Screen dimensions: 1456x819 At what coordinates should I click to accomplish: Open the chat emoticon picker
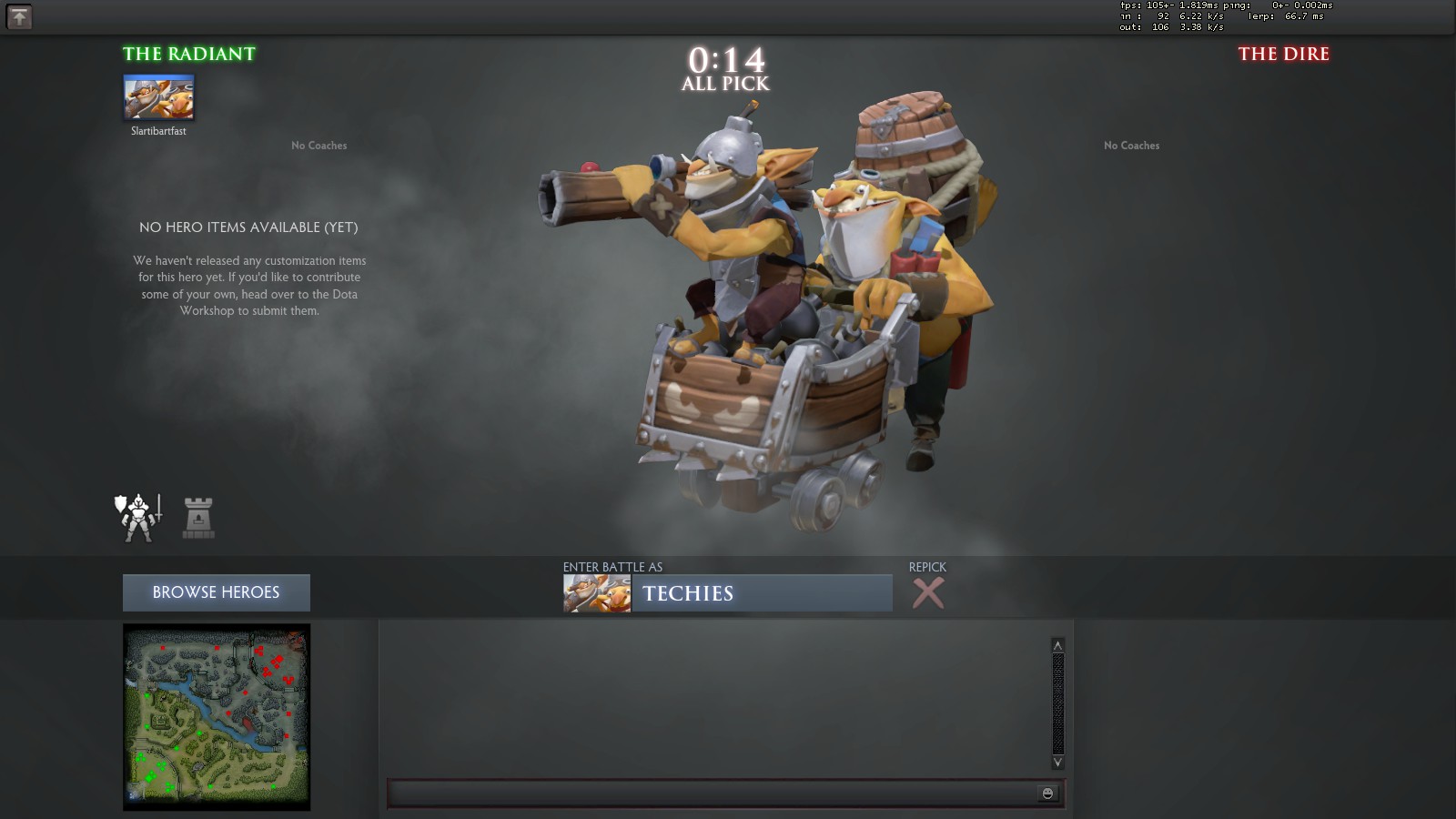click(1047, 794)
